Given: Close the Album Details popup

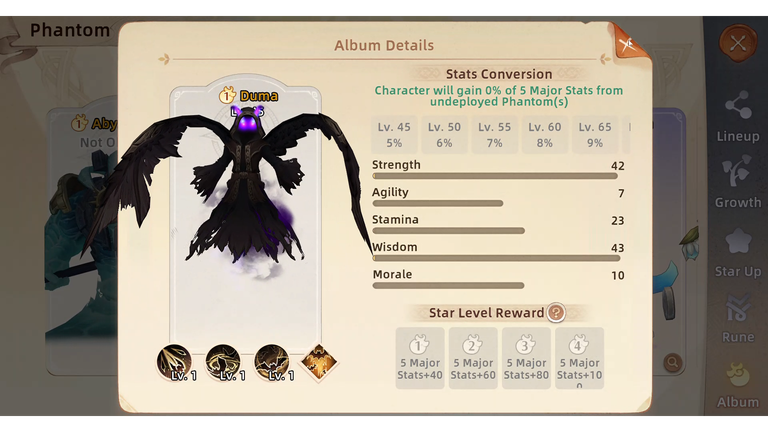Looking at the screenshot, I should coord(629,44).
